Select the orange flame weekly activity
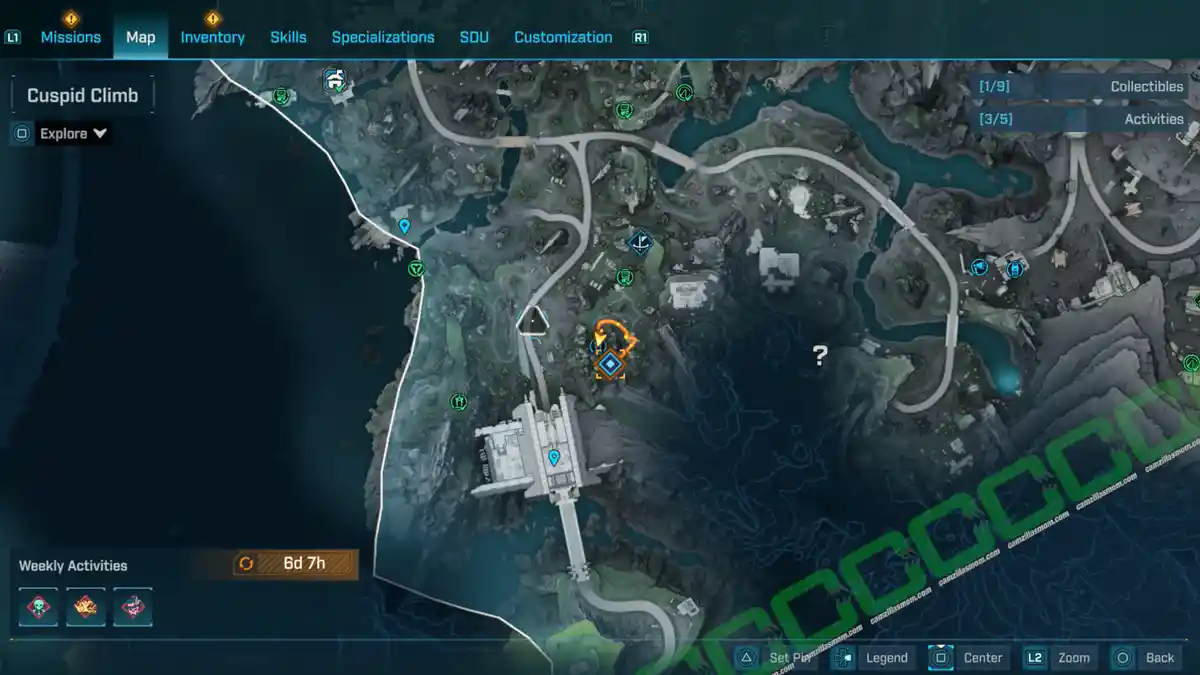This screenshot has width=1200, height=675. click(86, 607)
